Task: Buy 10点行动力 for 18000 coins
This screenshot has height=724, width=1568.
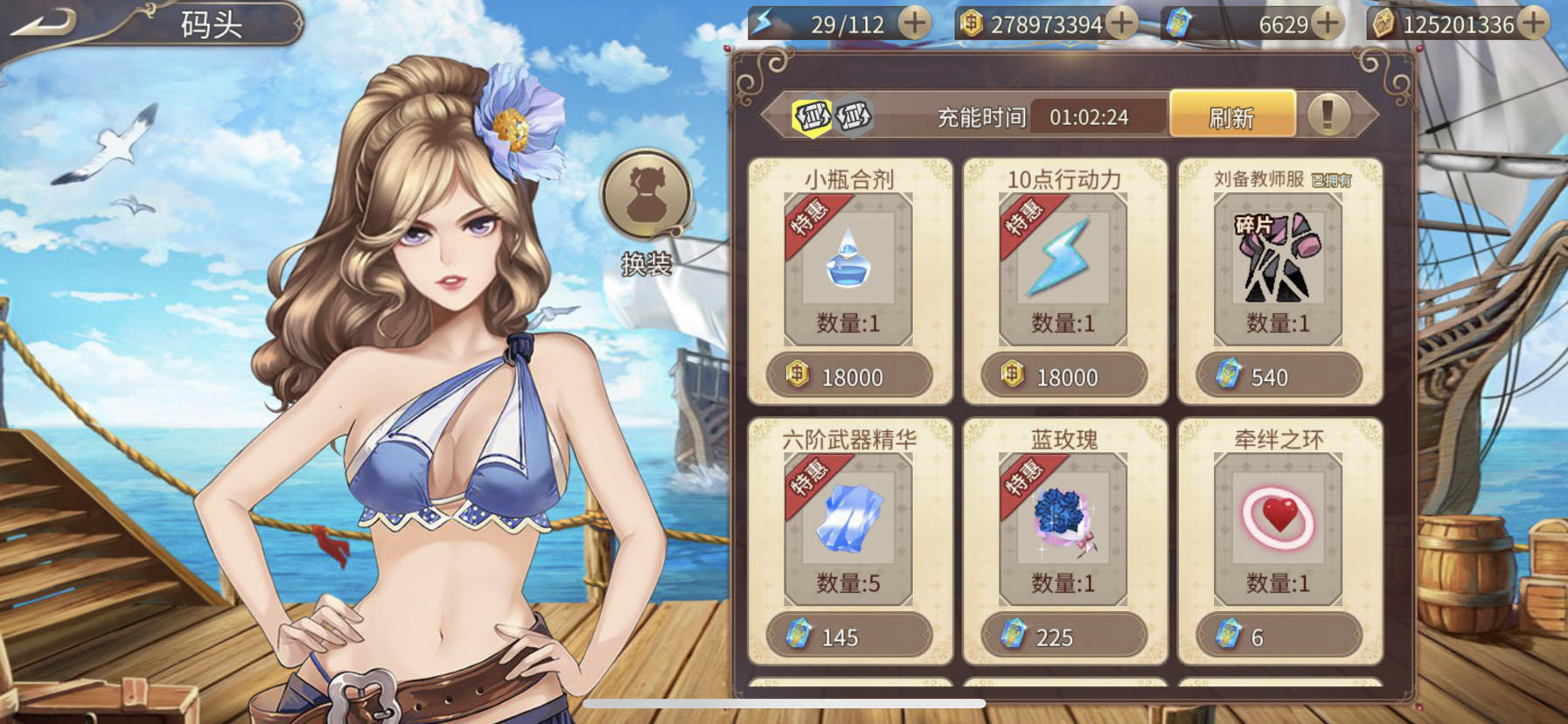Action: point(1063,376)
